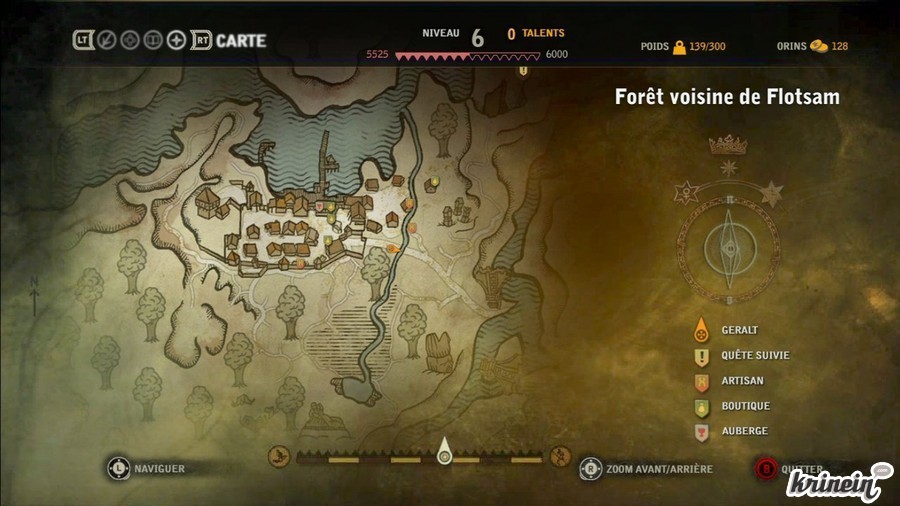Select the compass star map tab
Viewport: 900px width, 506px height.
click(x=177, y=41)
